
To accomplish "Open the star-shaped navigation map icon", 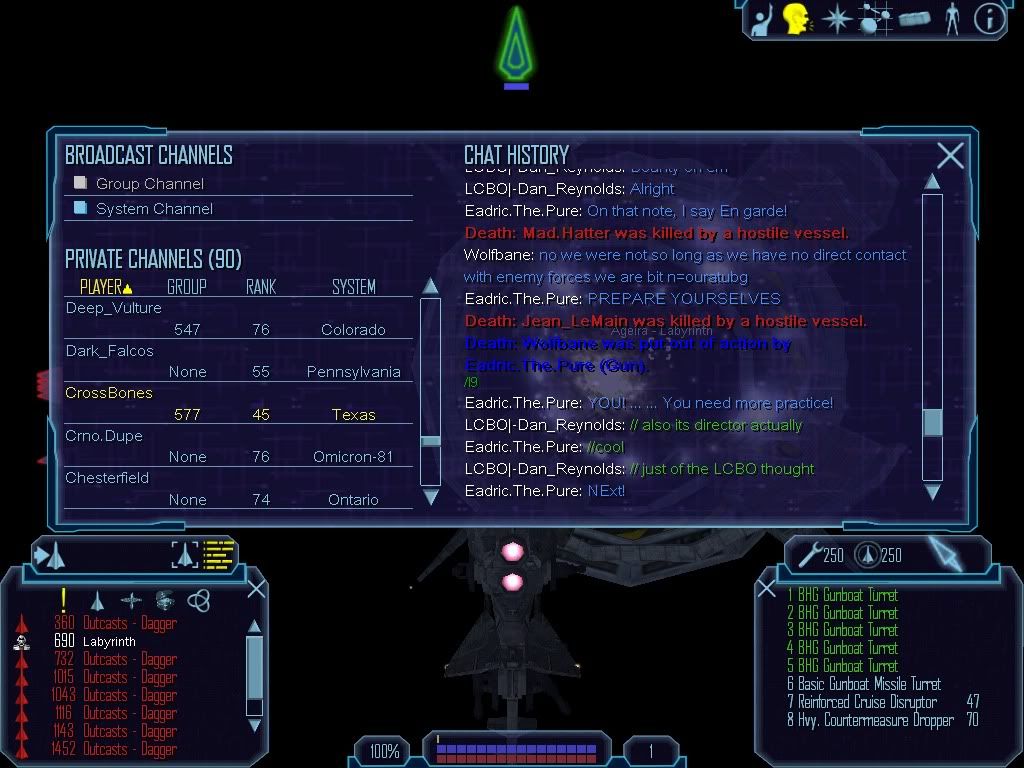I will point(836,19).
